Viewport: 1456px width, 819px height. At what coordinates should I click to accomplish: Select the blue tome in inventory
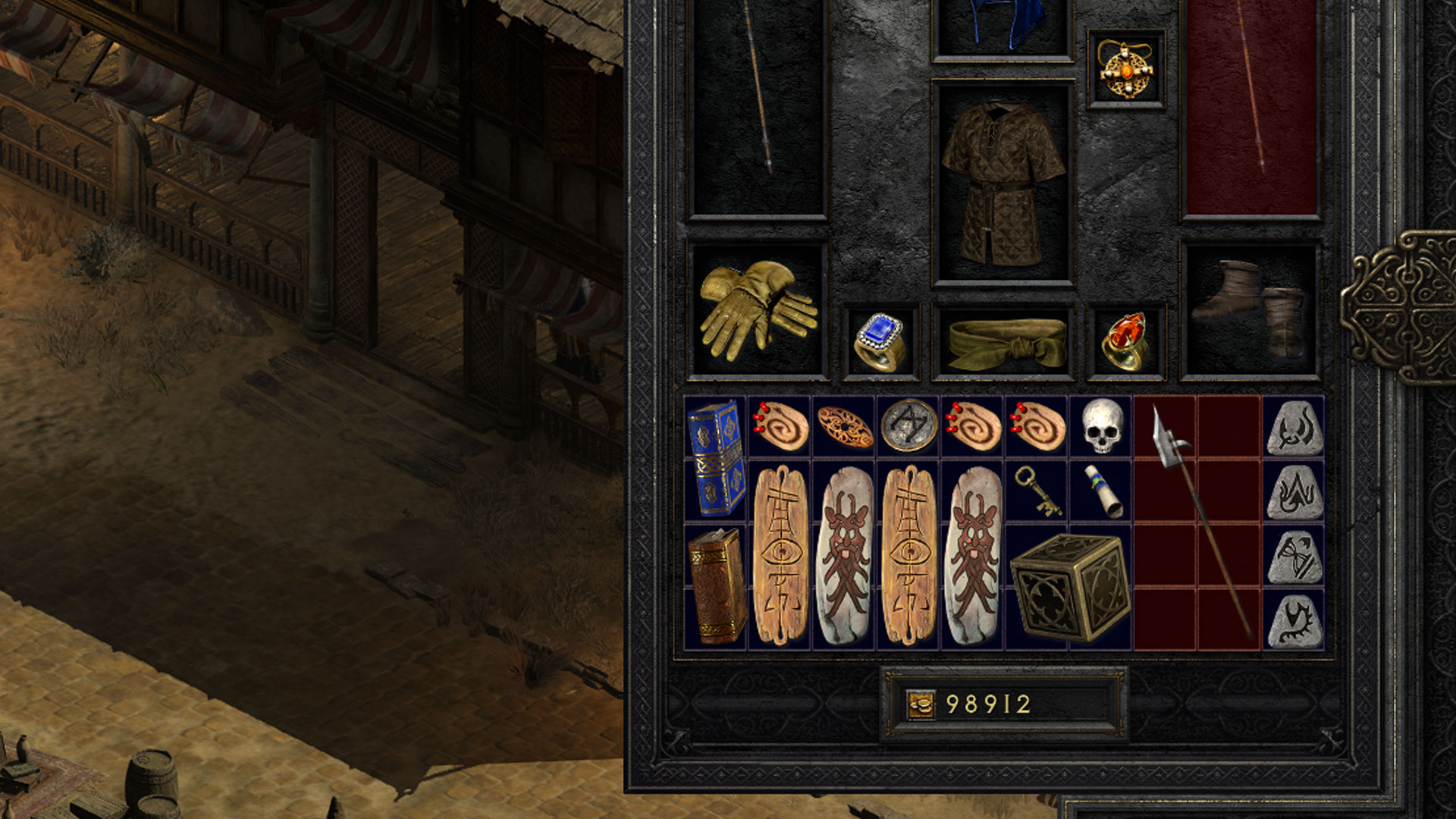tap(716, 458)
